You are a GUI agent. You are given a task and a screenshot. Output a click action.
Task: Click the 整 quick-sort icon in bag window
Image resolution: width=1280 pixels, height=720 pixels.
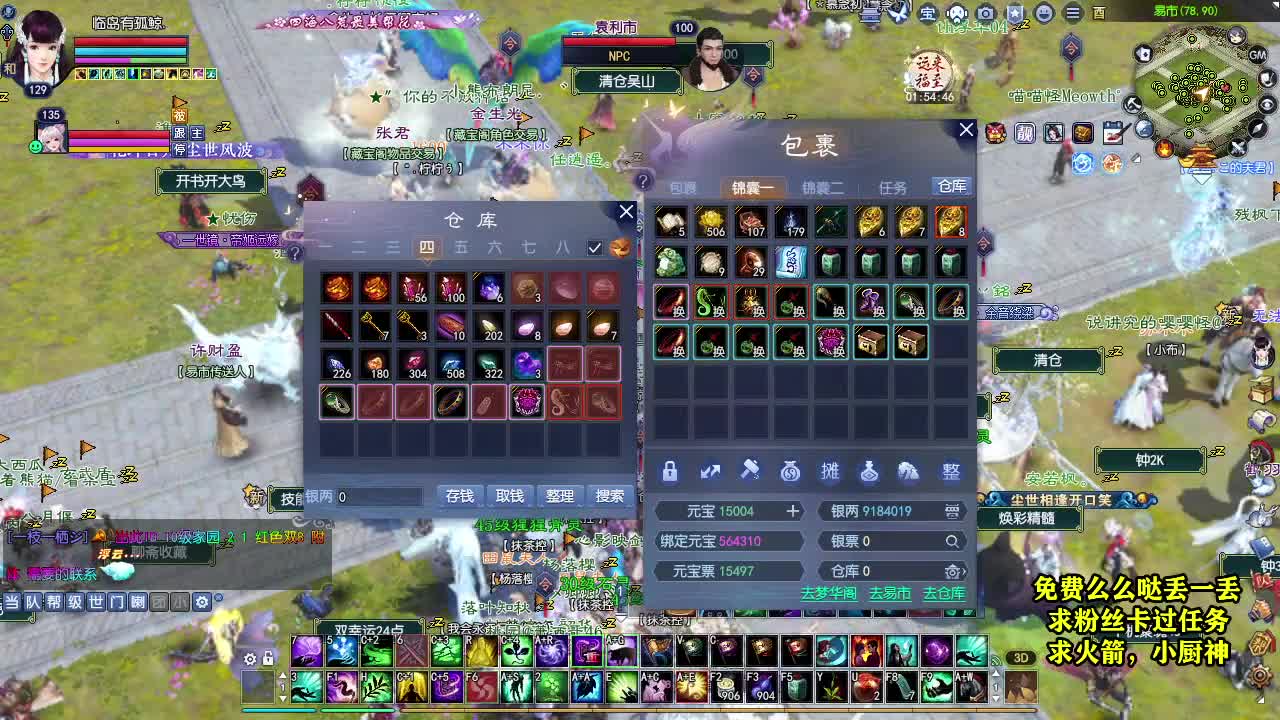949,471
